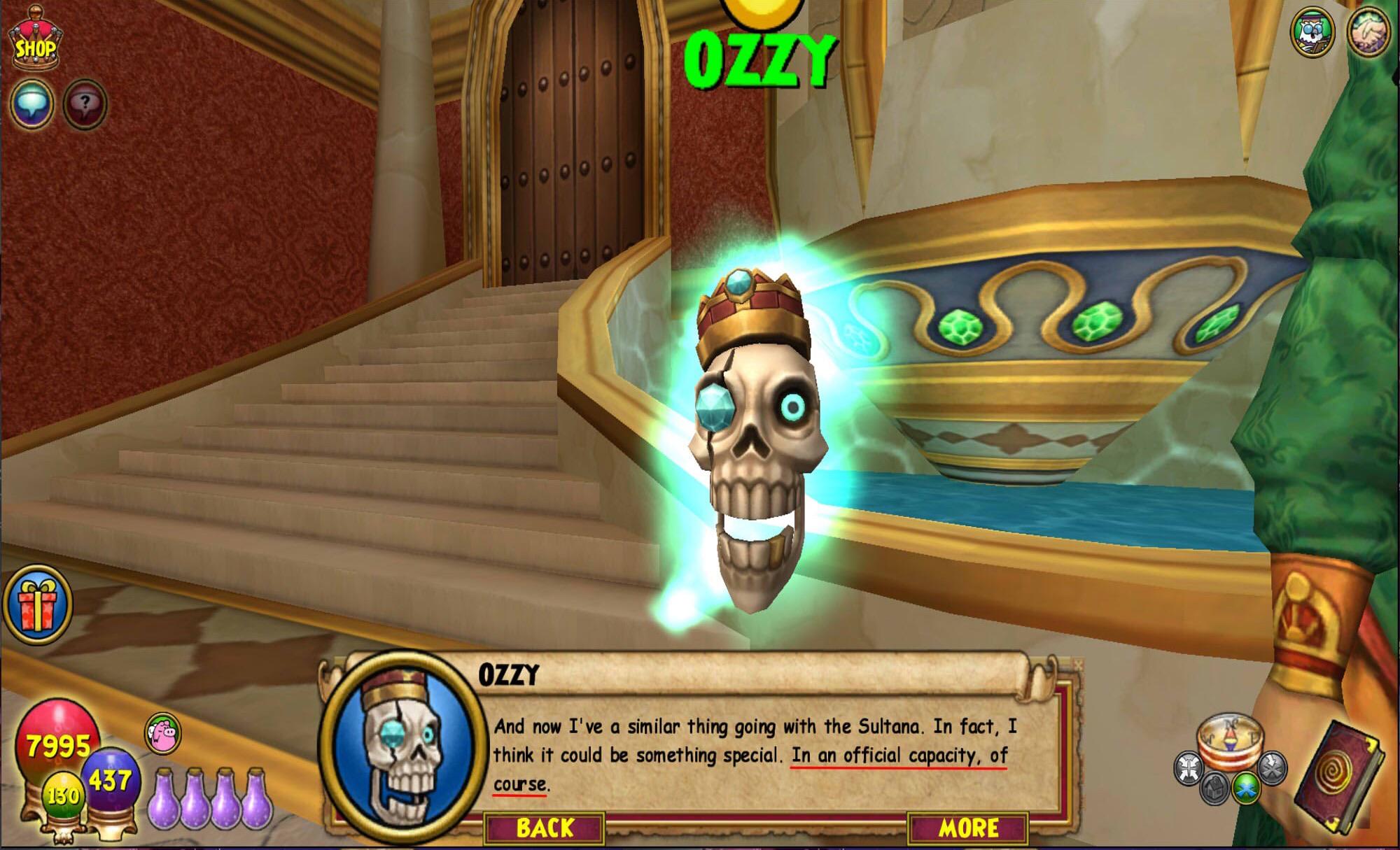
Task: Go back to previous dialogue line
Action: [x=545, y=828]
